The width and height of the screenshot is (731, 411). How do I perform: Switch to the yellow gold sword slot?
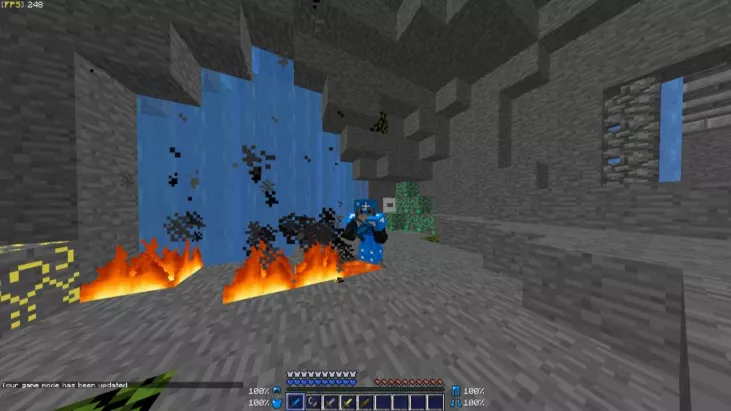346,403
